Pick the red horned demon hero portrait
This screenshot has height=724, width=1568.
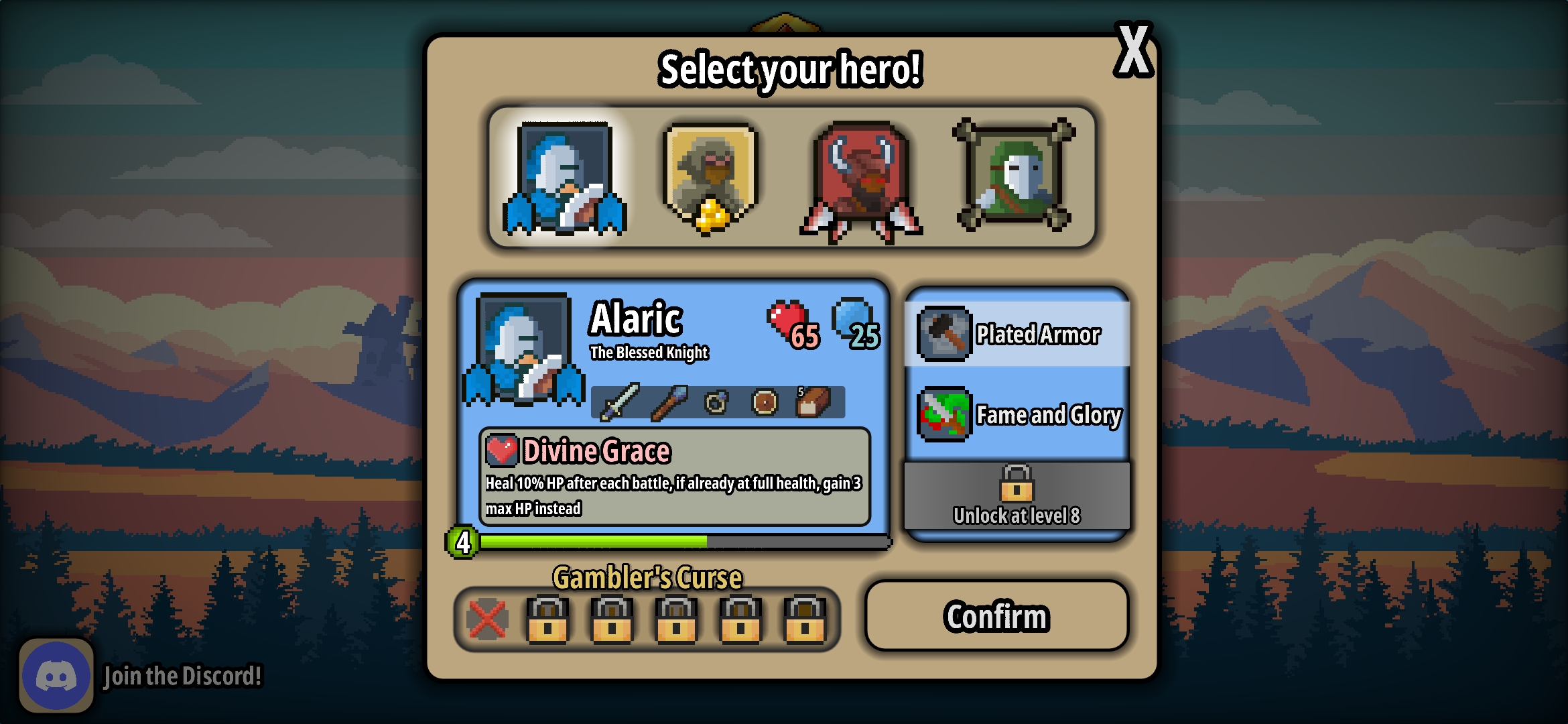coord(862,180)
